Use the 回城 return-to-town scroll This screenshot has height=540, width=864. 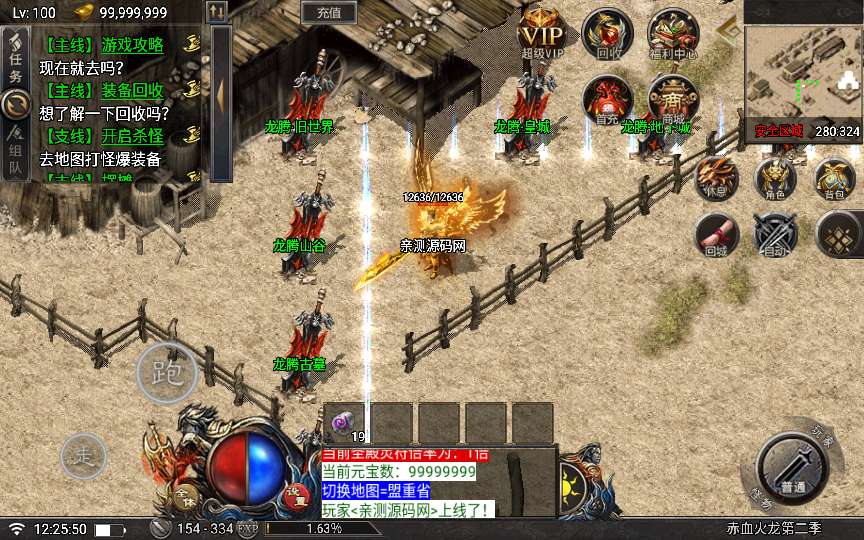[717, 234]
